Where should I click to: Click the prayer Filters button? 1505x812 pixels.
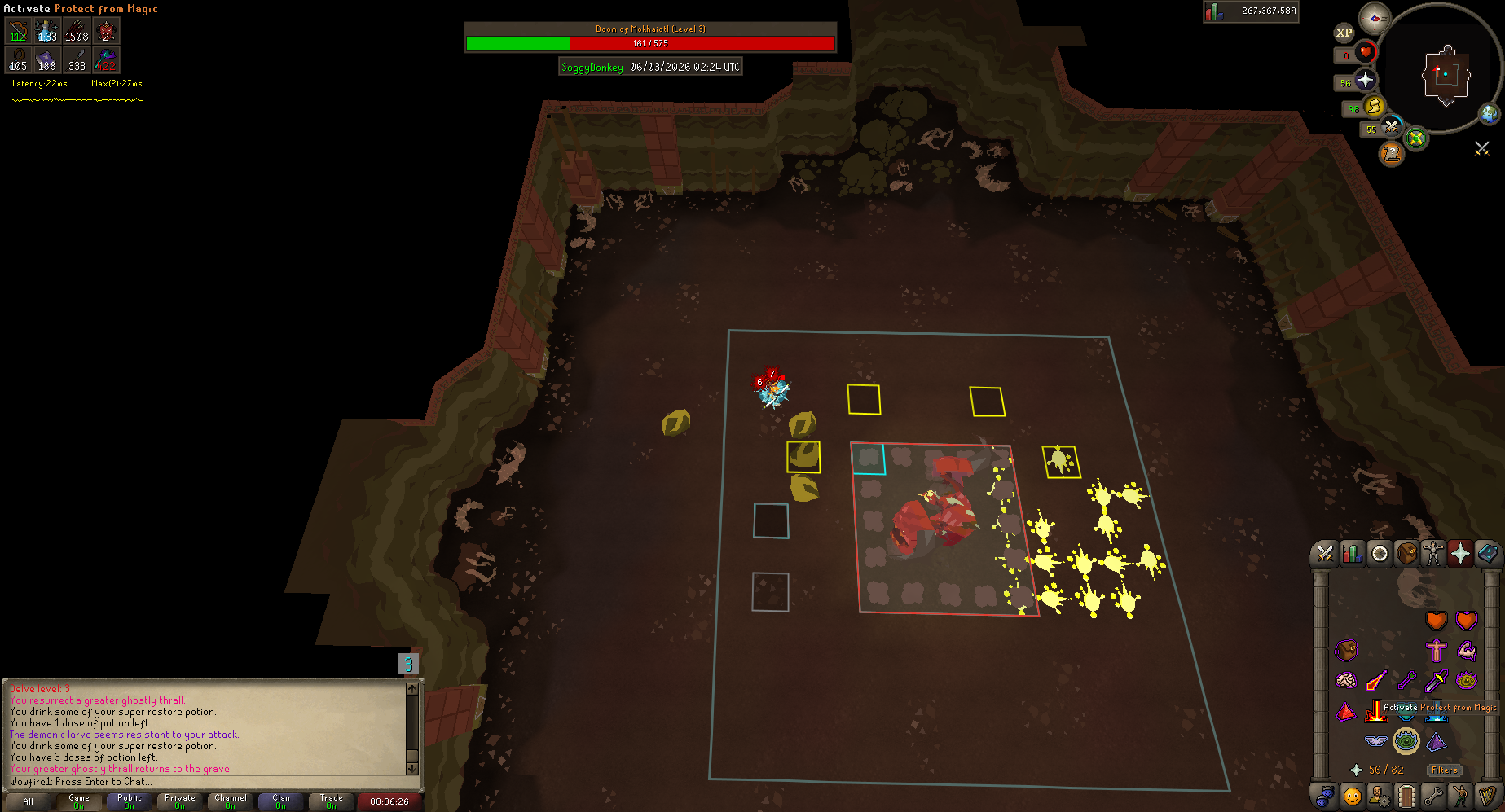pos(1444,770)
